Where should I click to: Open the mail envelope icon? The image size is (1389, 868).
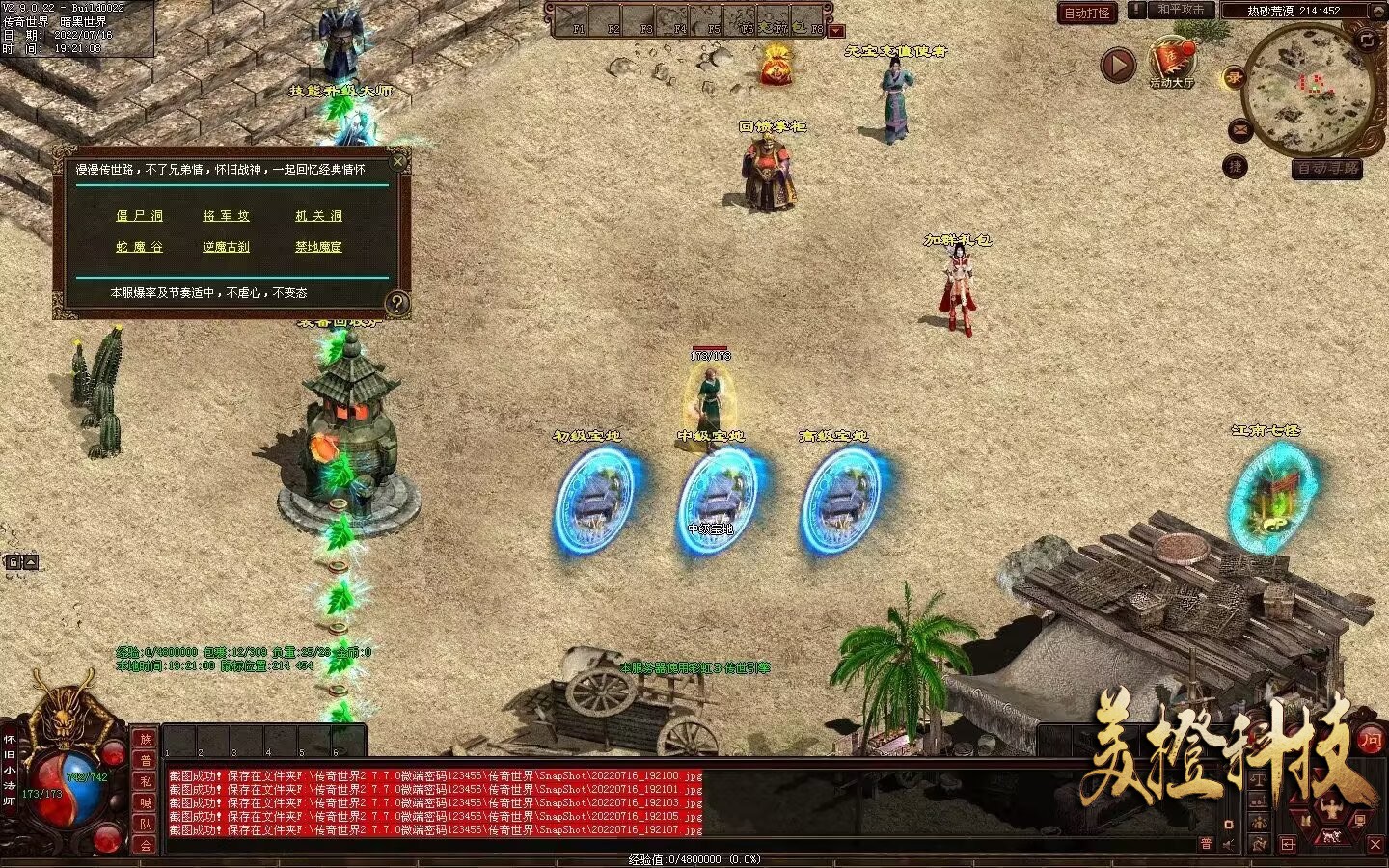[1240, 130]
